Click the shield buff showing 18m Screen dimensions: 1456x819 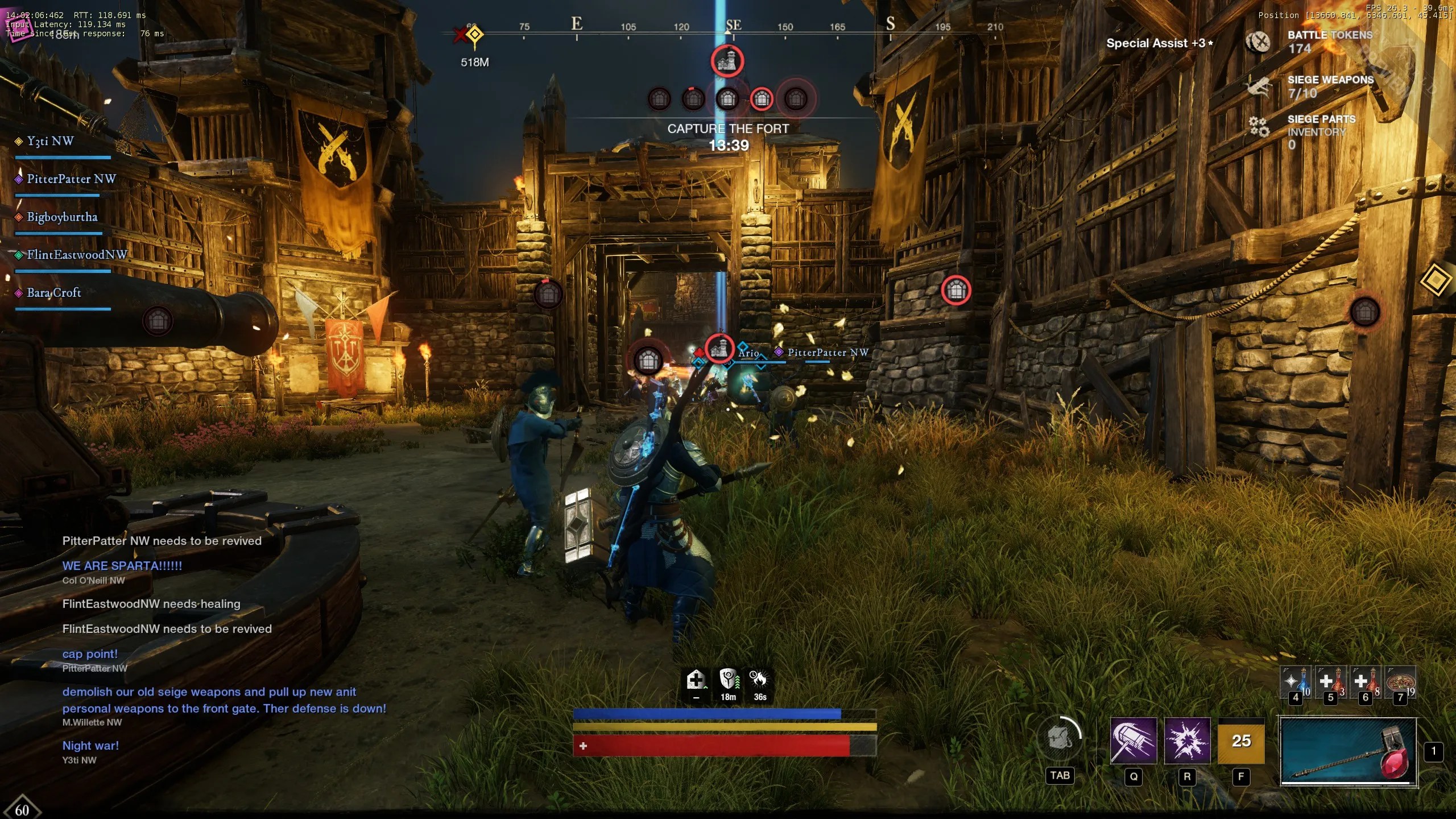[729, 680]
